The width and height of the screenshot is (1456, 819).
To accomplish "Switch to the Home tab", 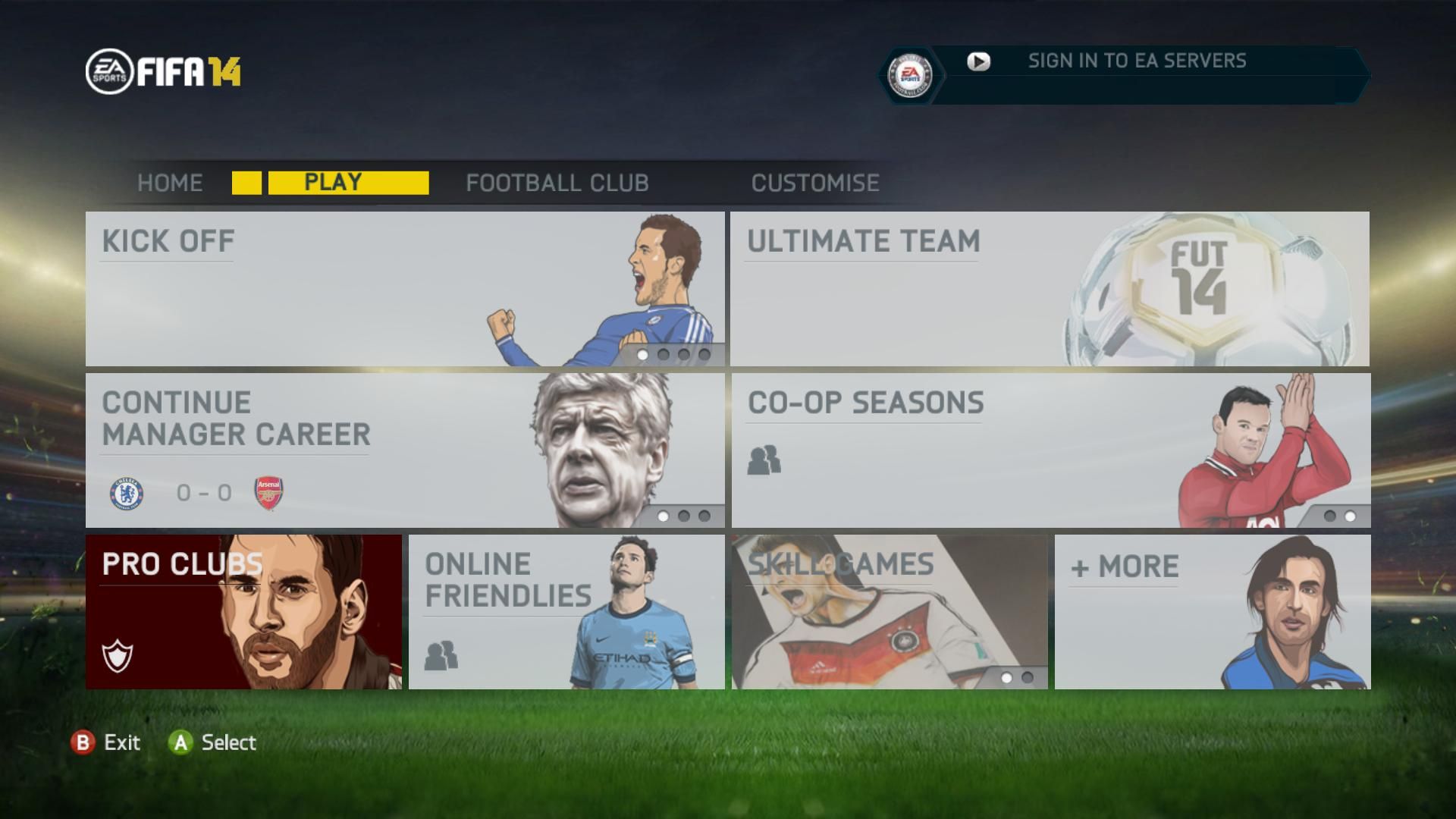I will [x=170, y=183].
